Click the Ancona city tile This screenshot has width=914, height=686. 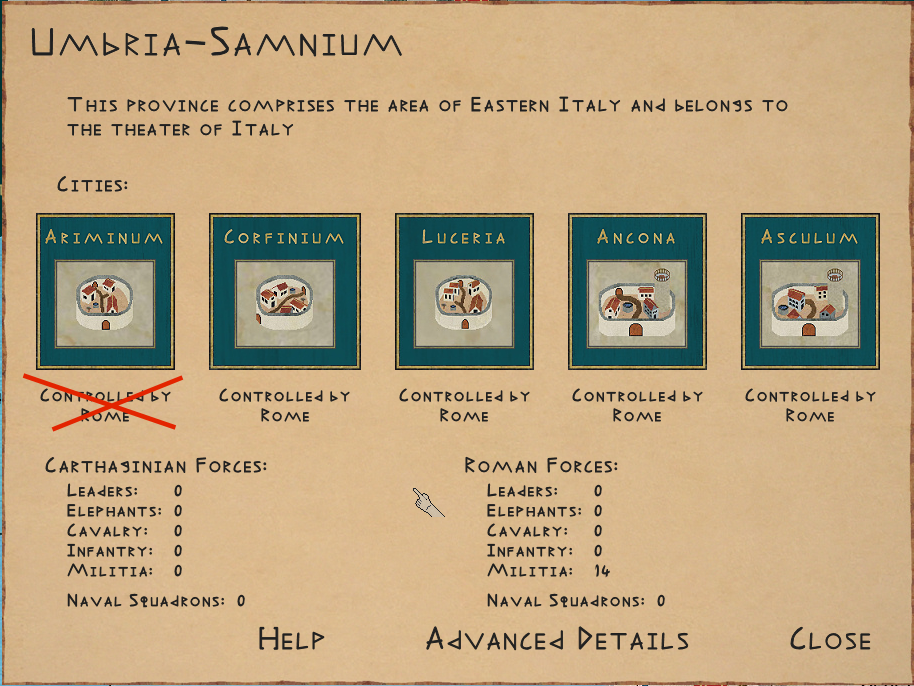637,291
